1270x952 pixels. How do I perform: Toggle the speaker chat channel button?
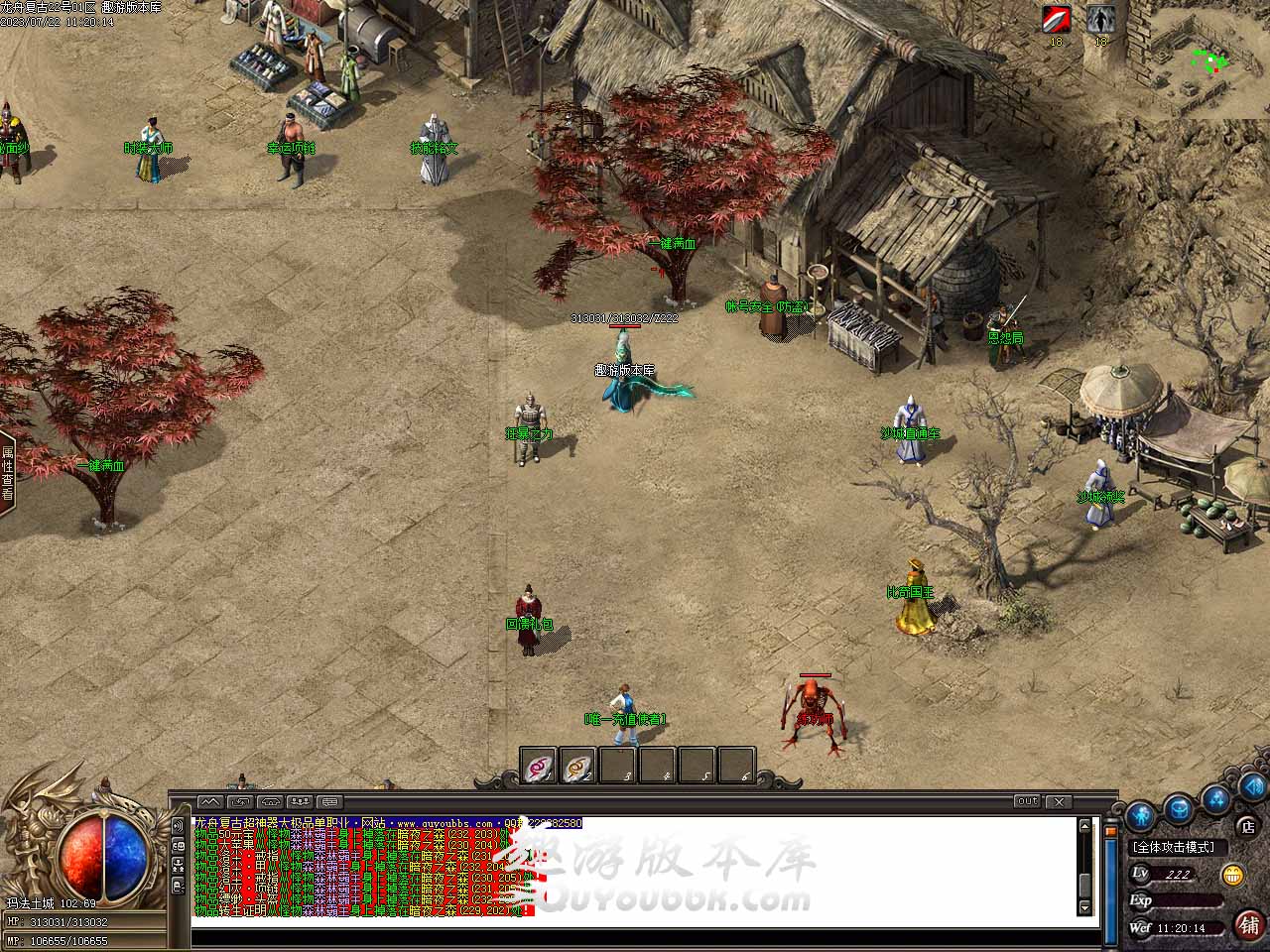[x=179, y=825]
